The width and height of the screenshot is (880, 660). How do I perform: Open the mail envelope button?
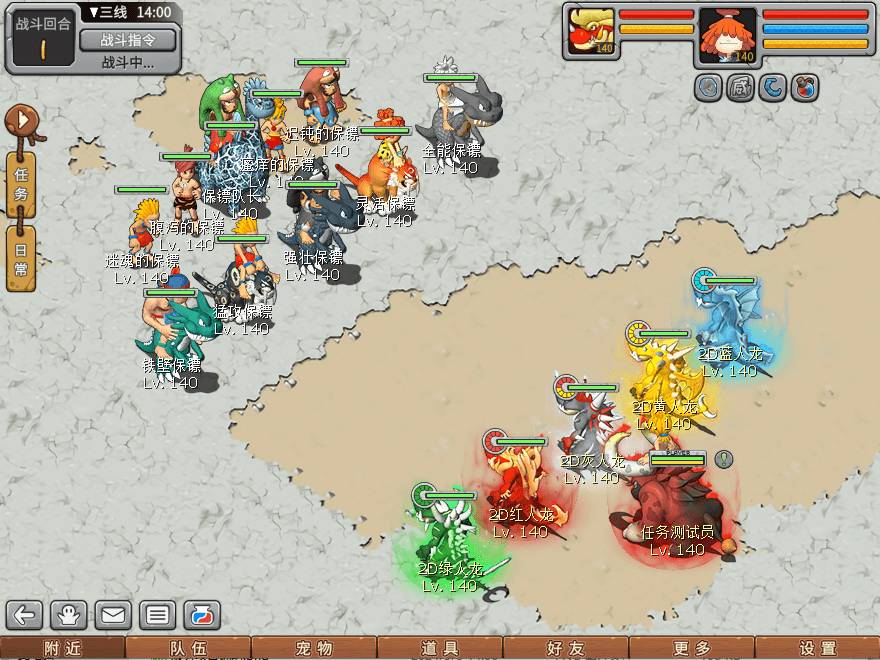pyautogui.click(x=113, y=615)
